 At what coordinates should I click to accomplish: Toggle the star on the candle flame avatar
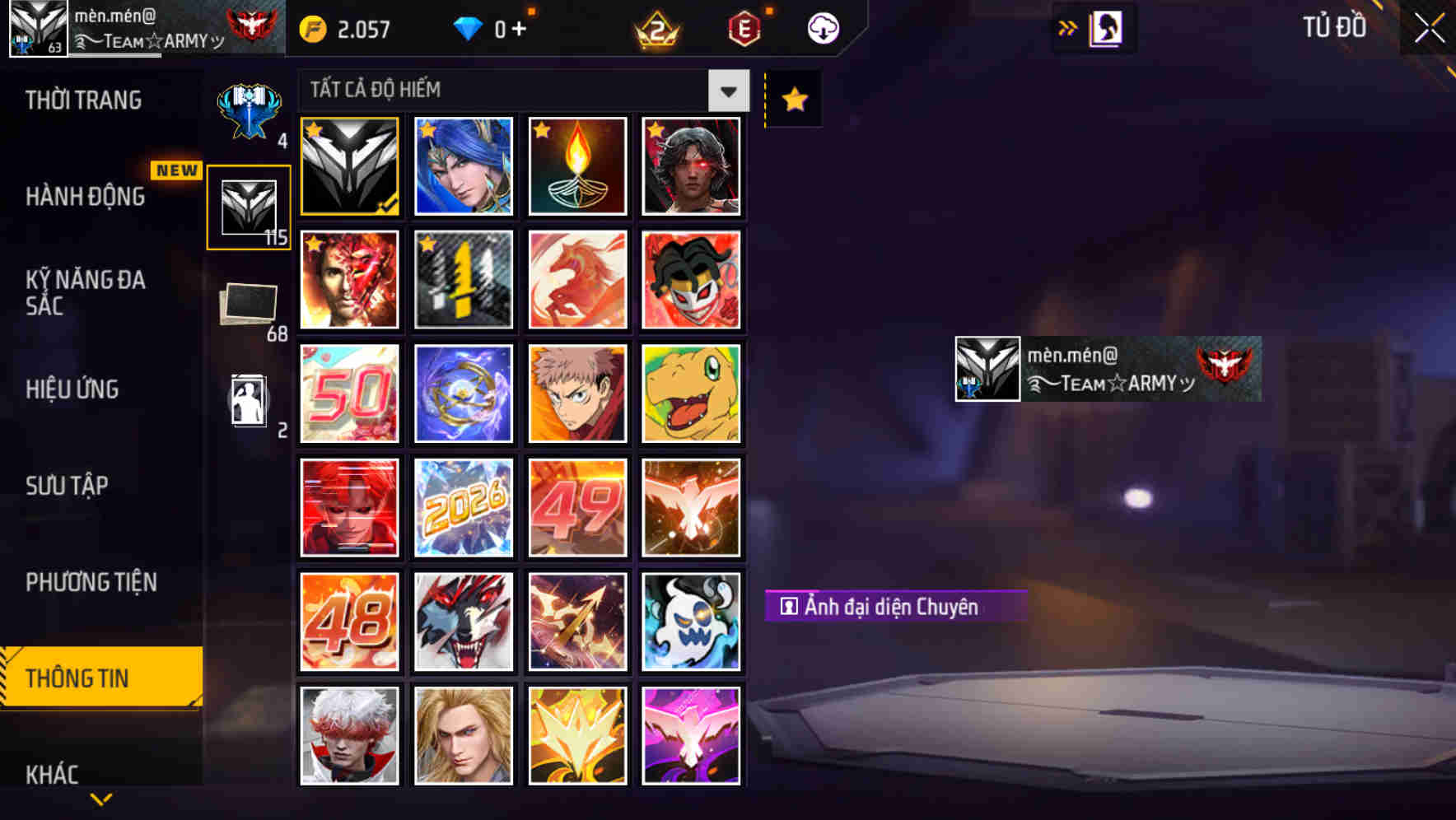(540, 130)
